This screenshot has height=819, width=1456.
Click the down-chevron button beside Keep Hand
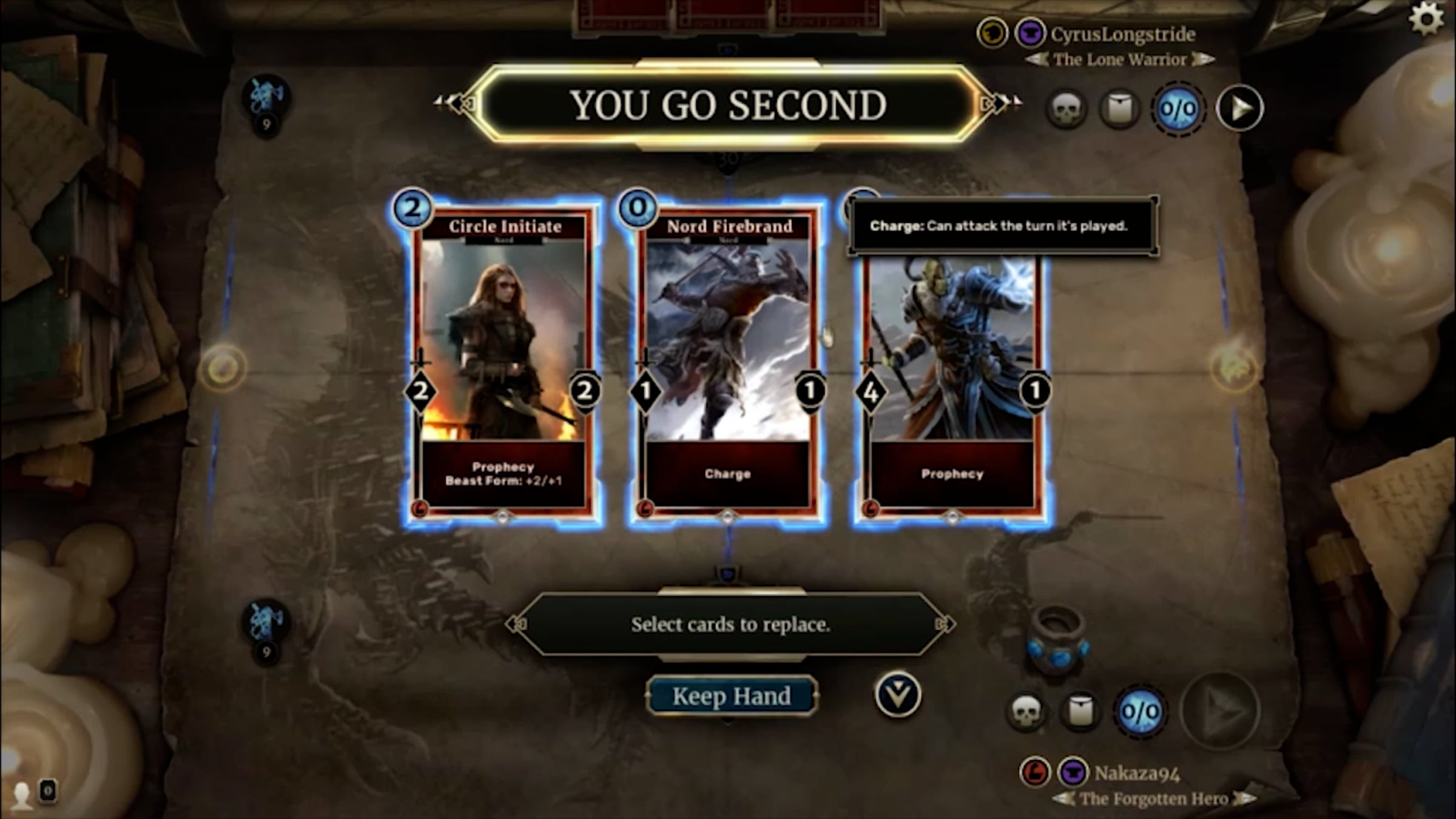point(898,695)
